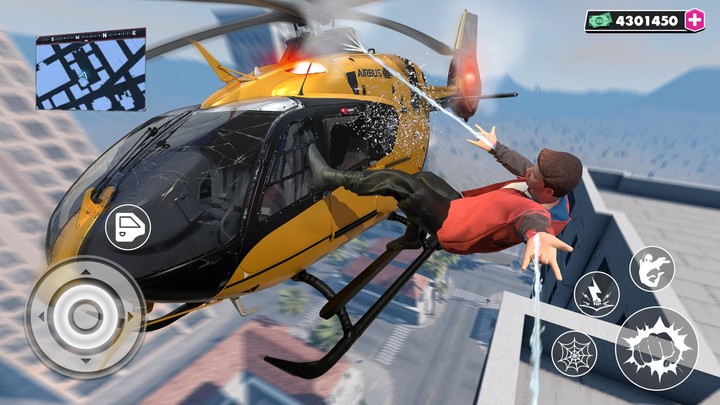Open the city minimap

[90, 69]
